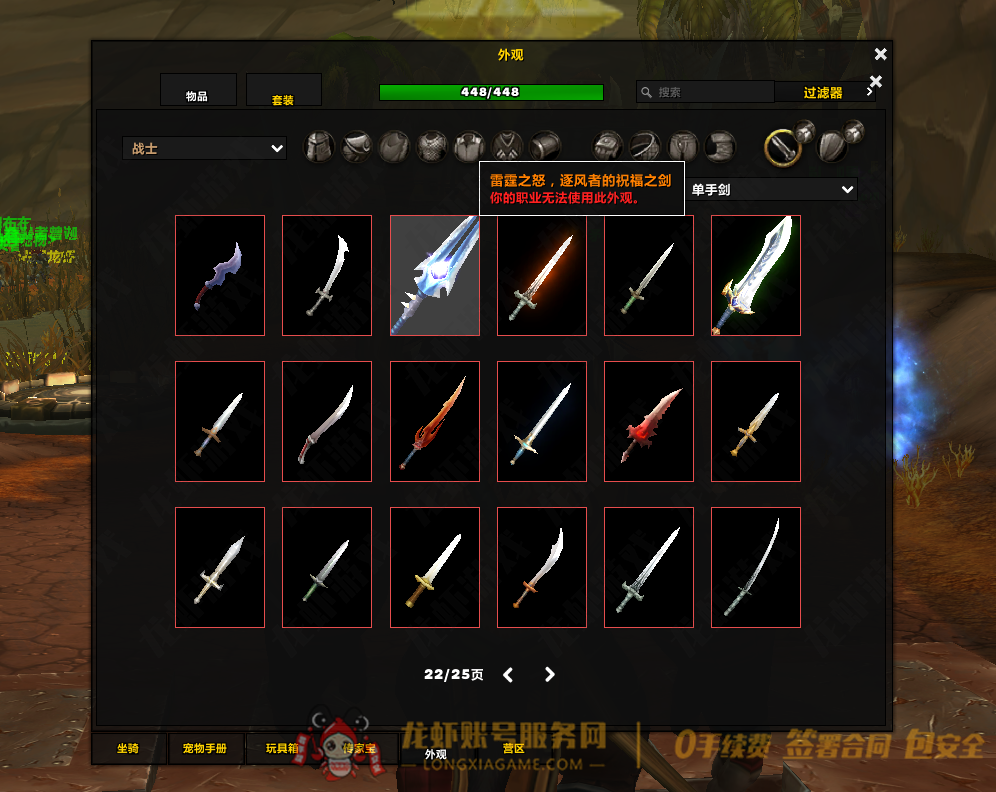
Task: Switch to the 物品 (Items) tab
Action: click(197, 91)
